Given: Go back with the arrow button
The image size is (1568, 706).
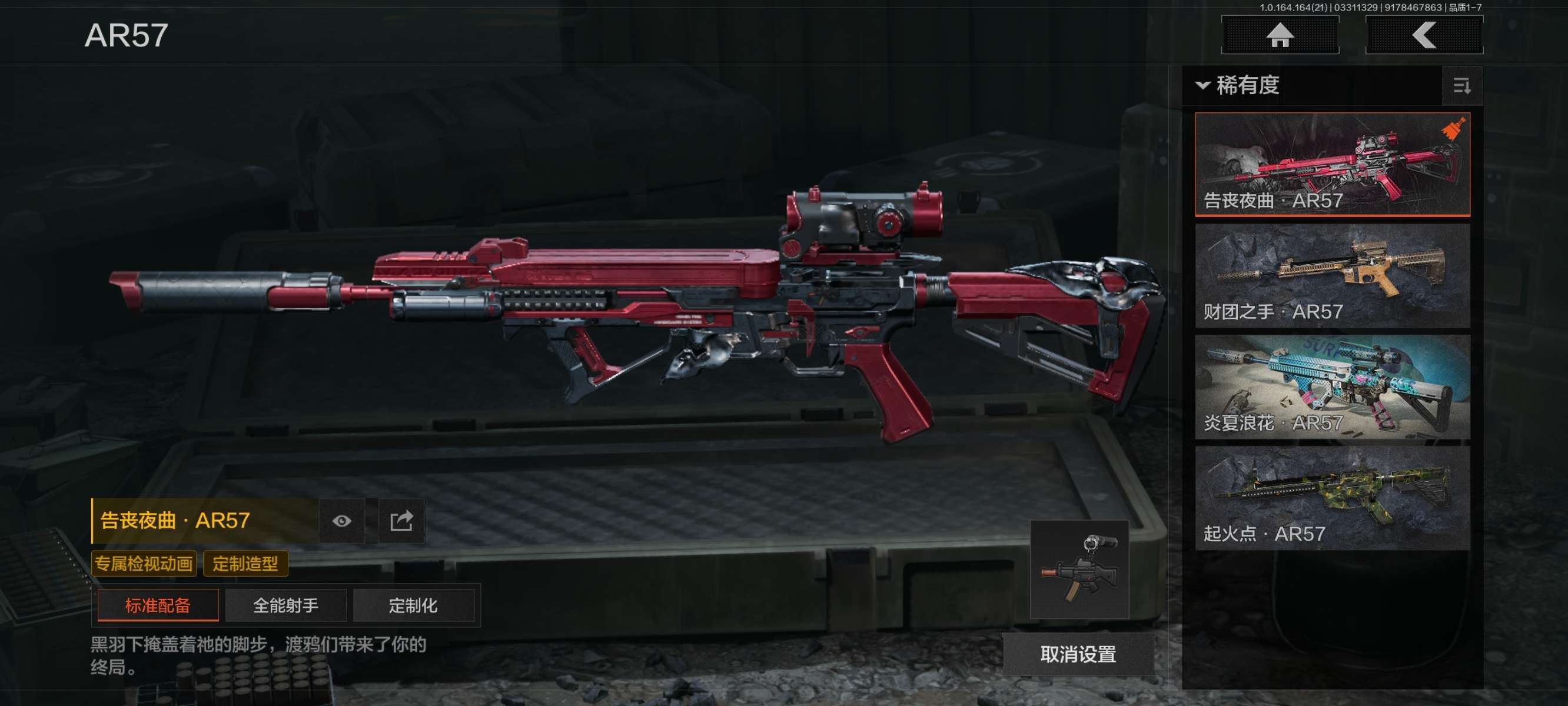Looking at the screenshot, I should pos(1424,35).
